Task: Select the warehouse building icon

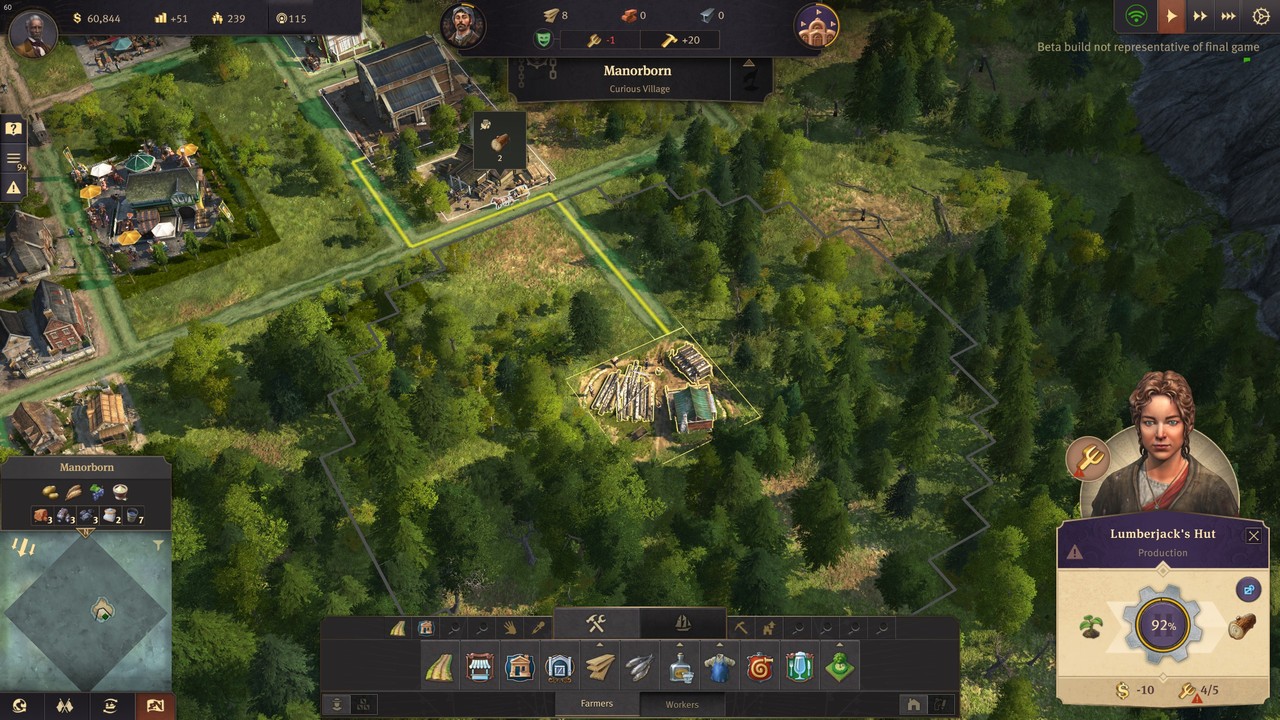Action: click(560, 667)
